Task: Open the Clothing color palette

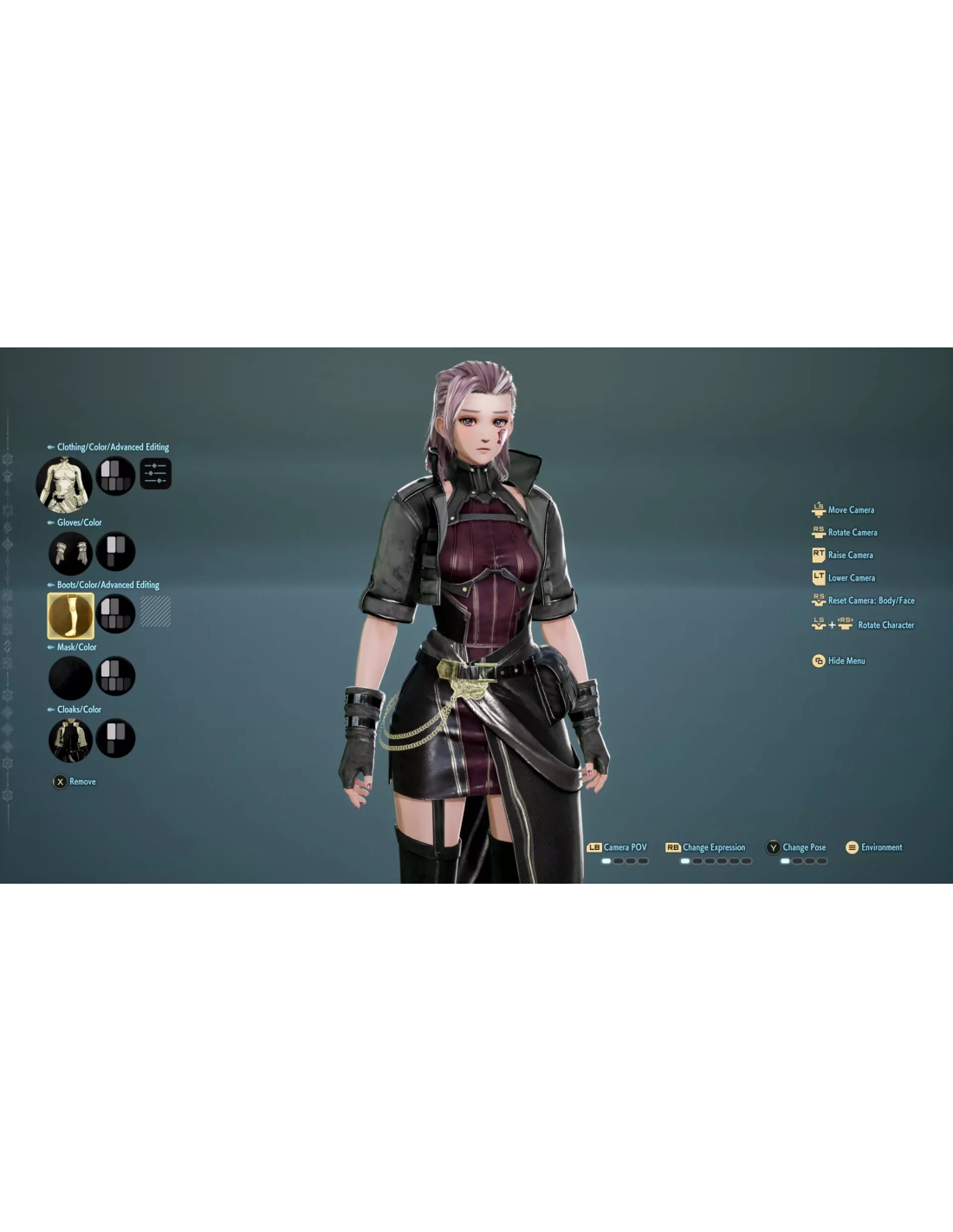Action: tap(115, 476)
